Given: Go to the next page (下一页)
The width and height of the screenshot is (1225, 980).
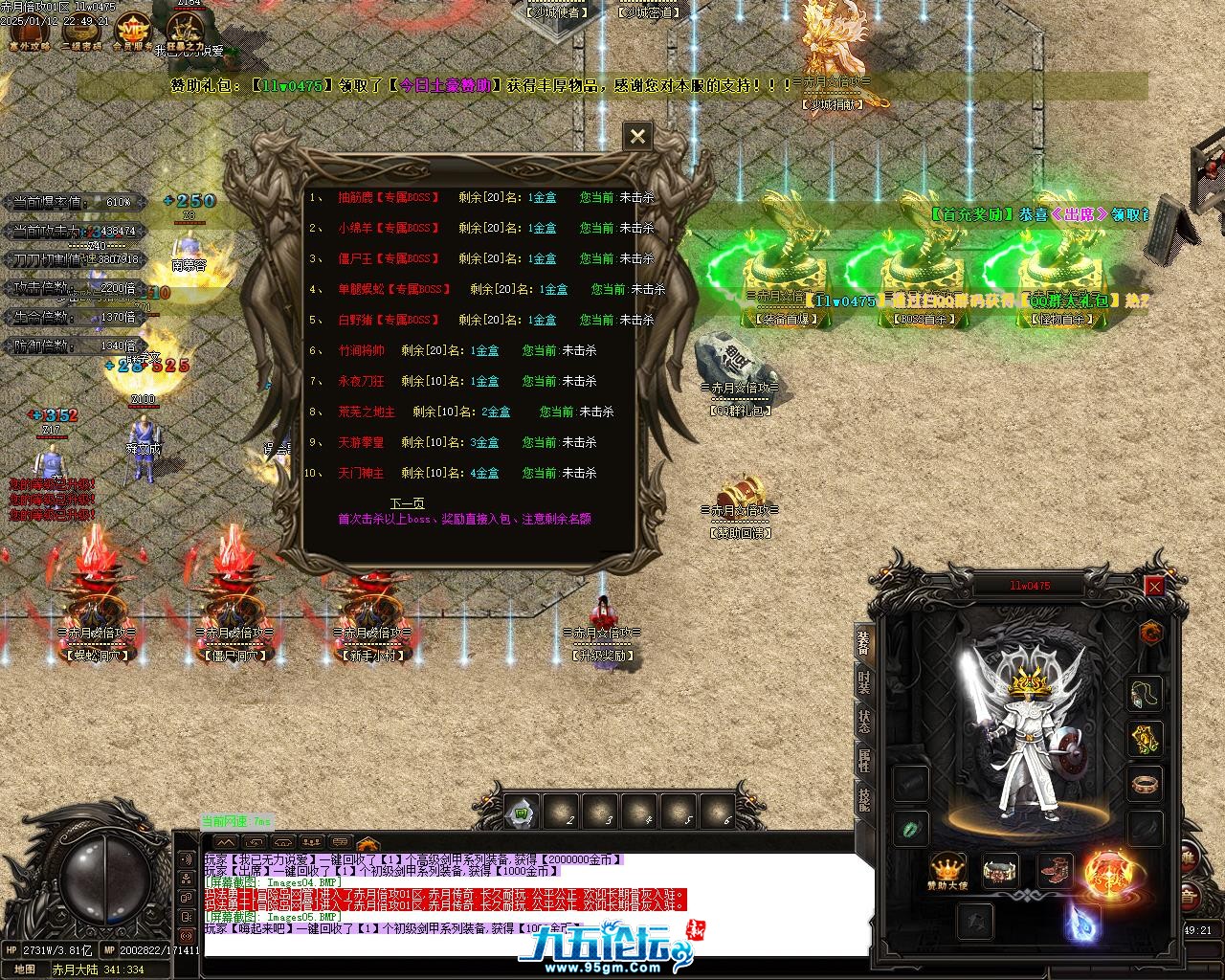Looking at the screenshot, I should click(x=407, y=502).
